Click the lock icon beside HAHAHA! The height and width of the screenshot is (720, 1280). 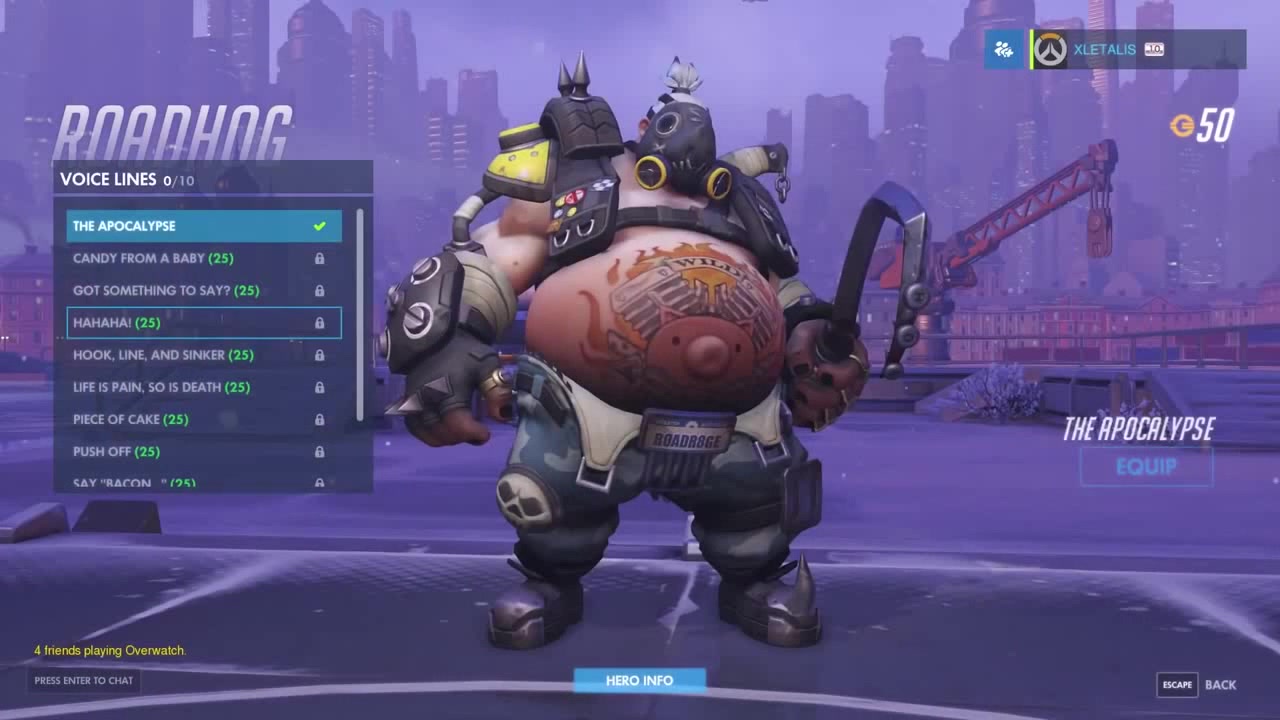point(321,323)
